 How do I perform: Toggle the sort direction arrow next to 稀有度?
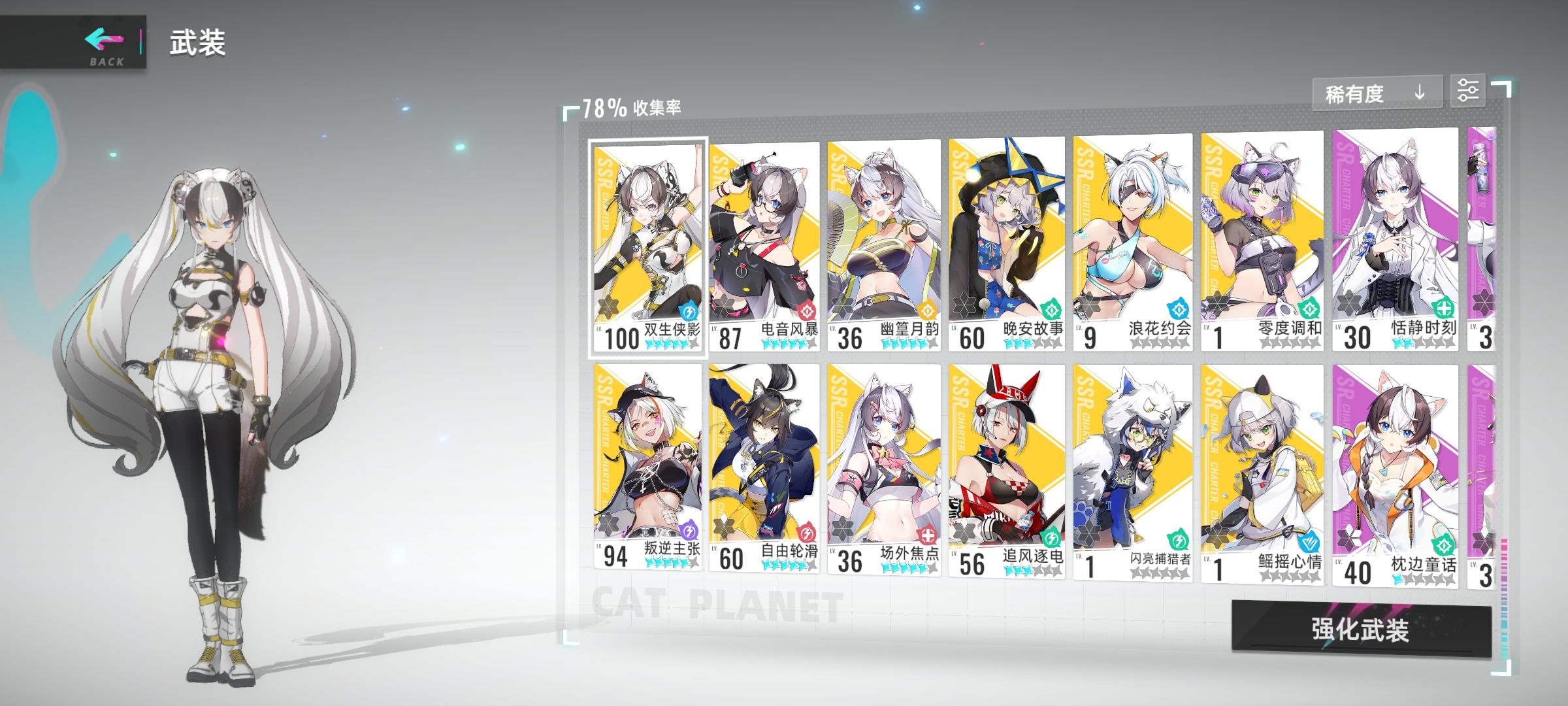point(1418,93)
